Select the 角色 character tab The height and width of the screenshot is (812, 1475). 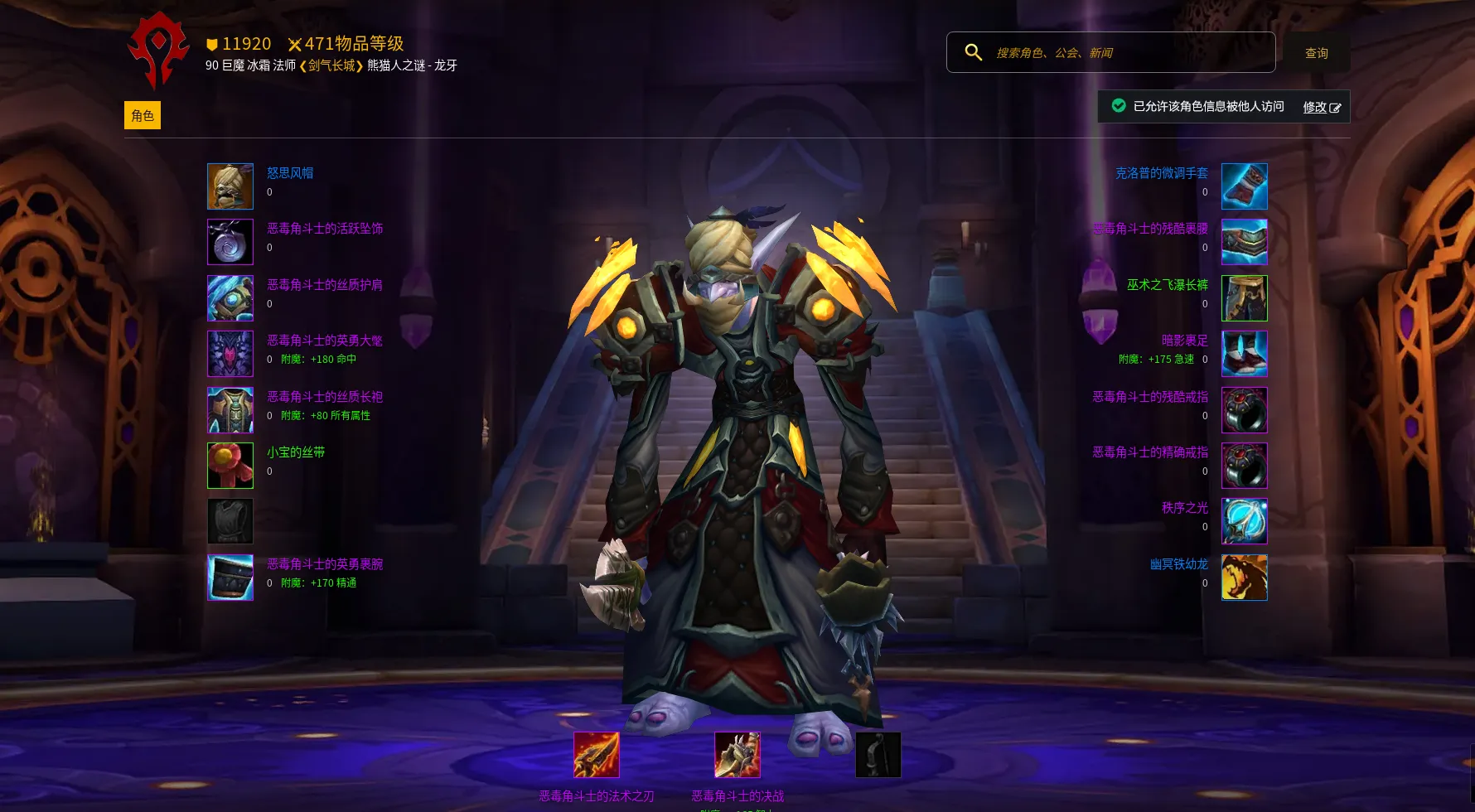tap(143, 116)
